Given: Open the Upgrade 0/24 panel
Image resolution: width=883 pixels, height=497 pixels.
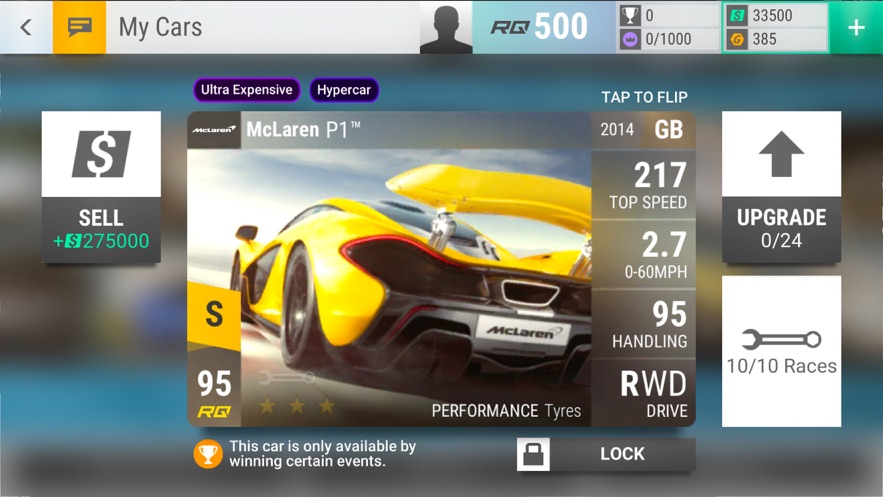Looking at the screenshot, I should click(781, 187).
